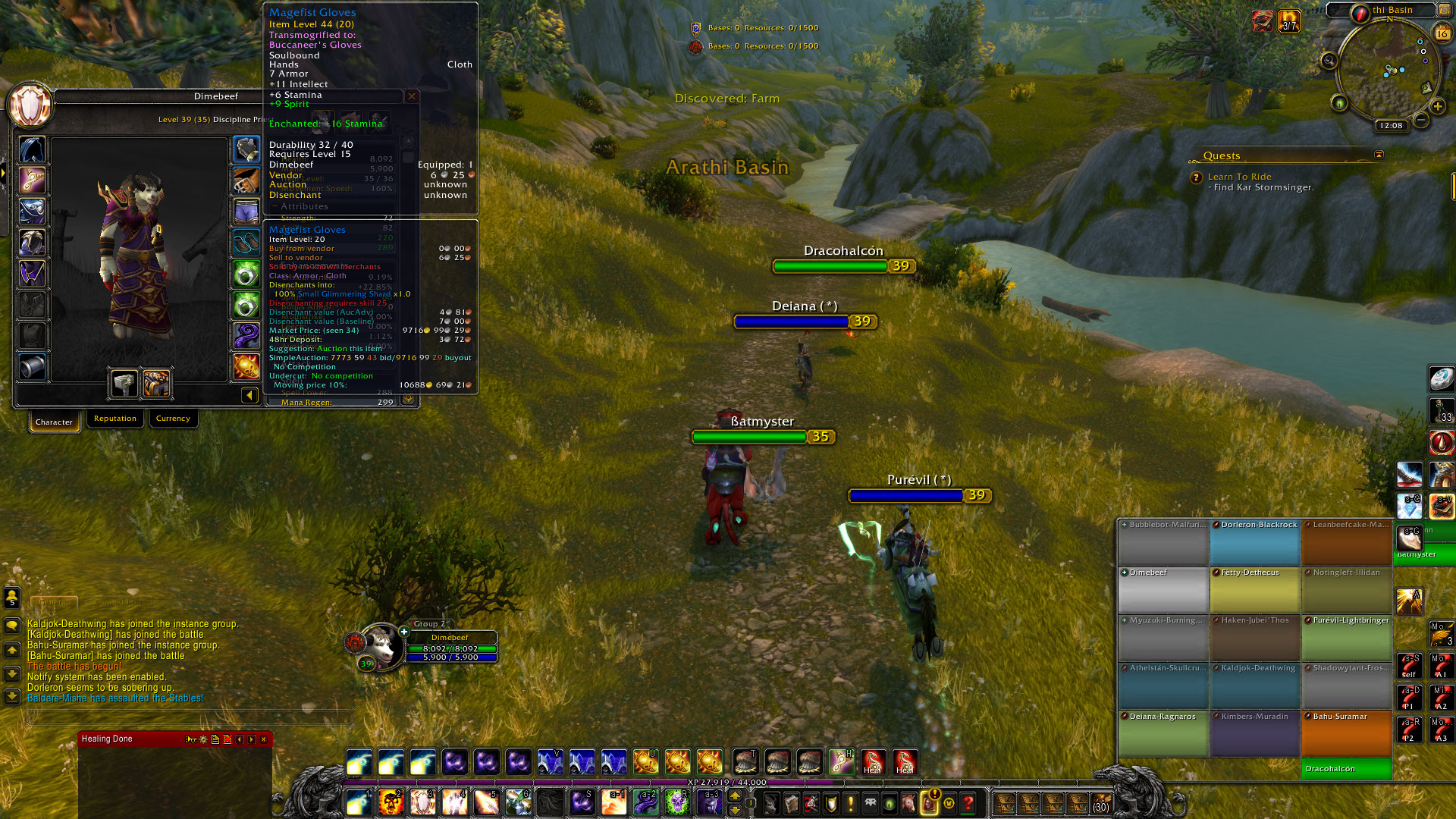Target Bahu-Suramar in raid frames

click(1347, 733)
